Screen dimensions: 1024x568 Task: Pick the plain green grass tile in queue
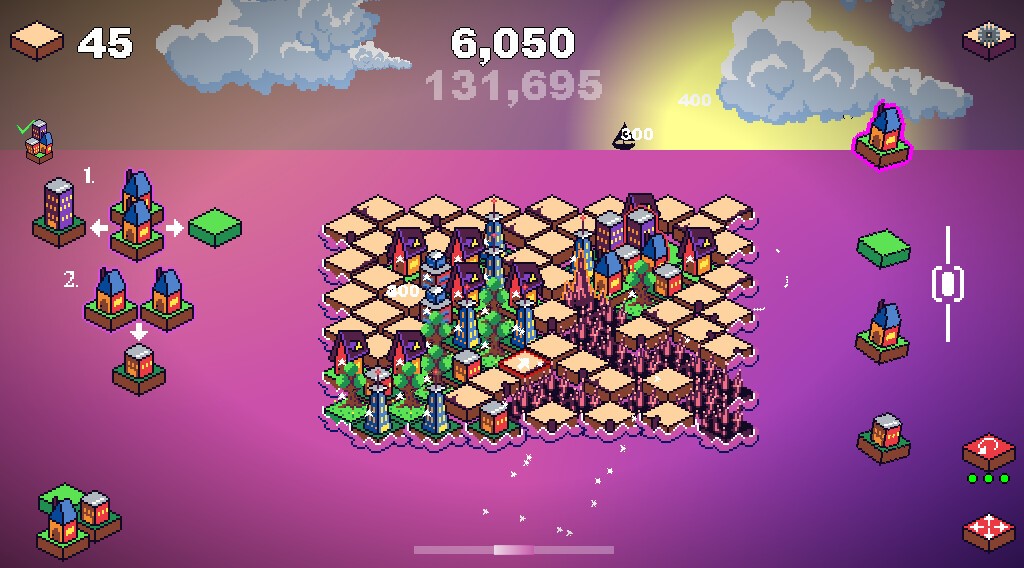882,249
